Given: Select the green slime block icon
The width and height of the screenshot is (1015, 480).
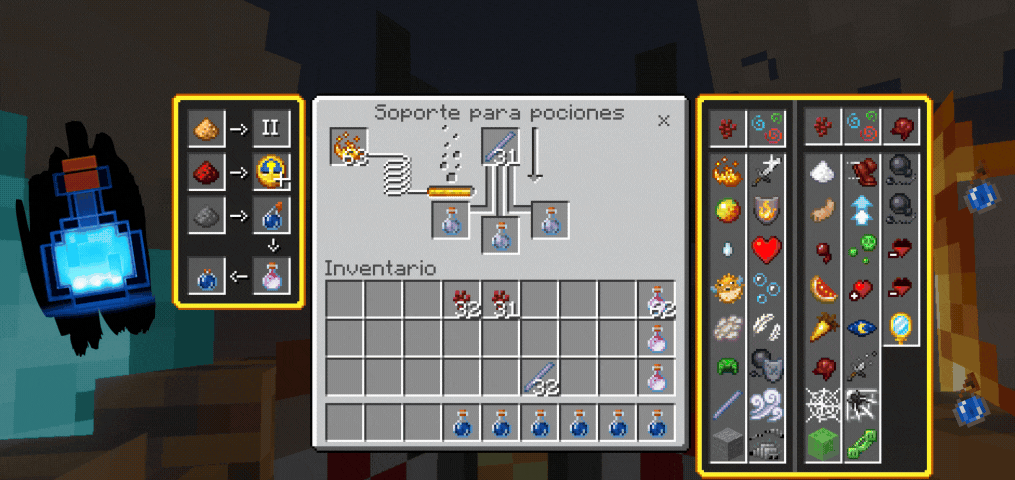Looking at the screenshot, I should tap(823, 442).
